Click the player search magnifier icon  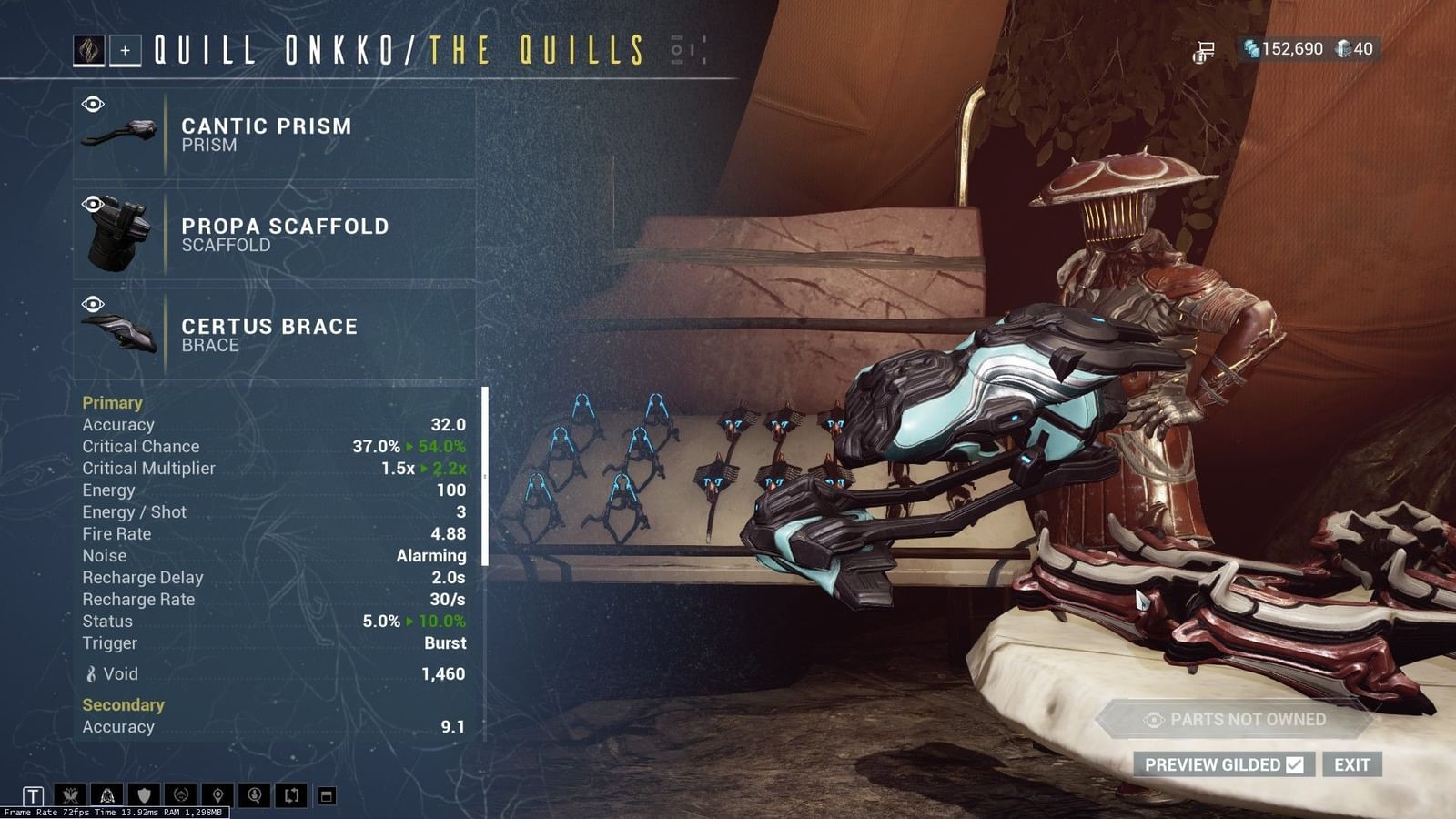(x=256, y=794)
